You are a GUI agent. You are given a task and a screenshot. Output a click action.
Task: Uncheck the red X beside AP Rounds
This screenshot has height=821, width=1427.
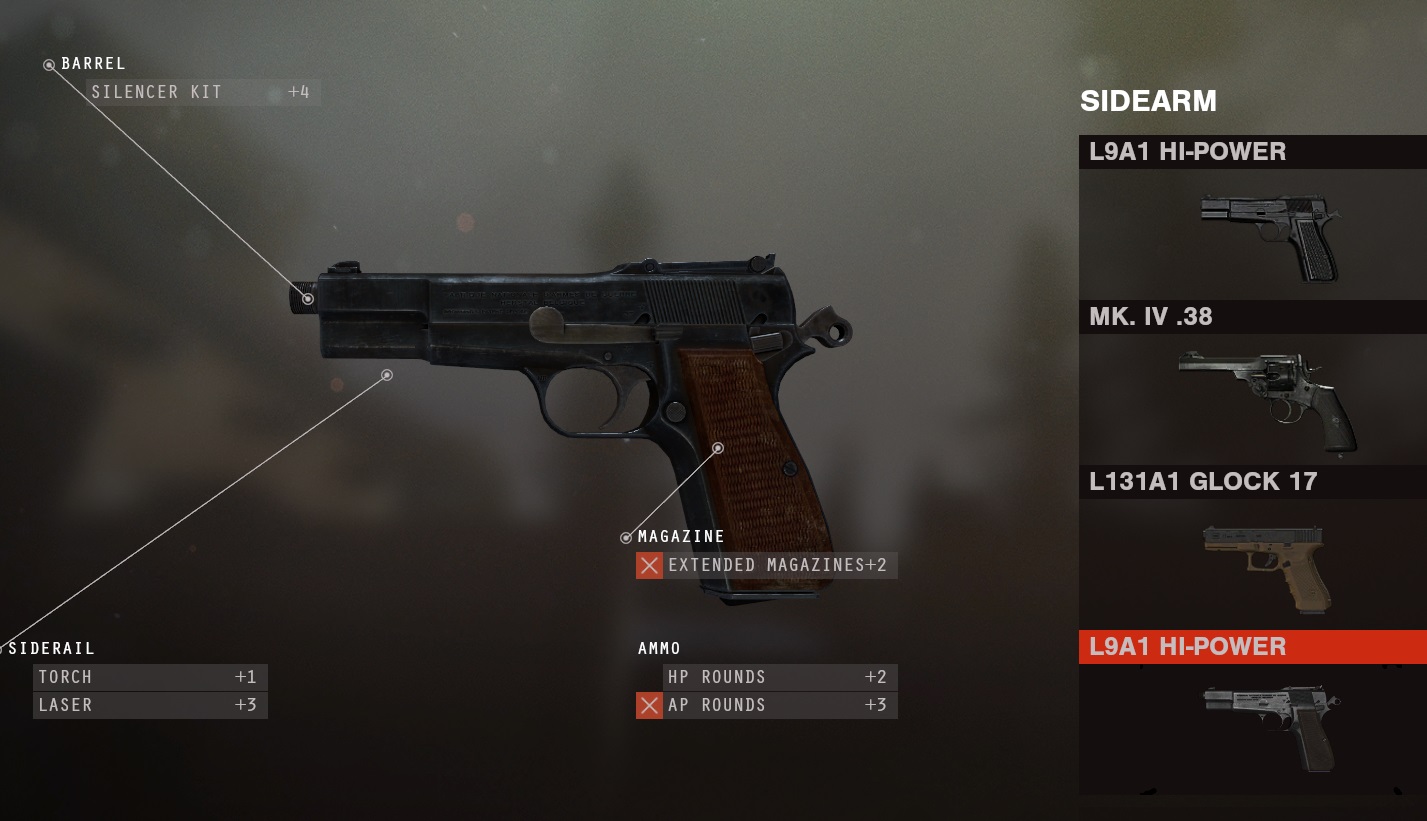pos(649,705)
